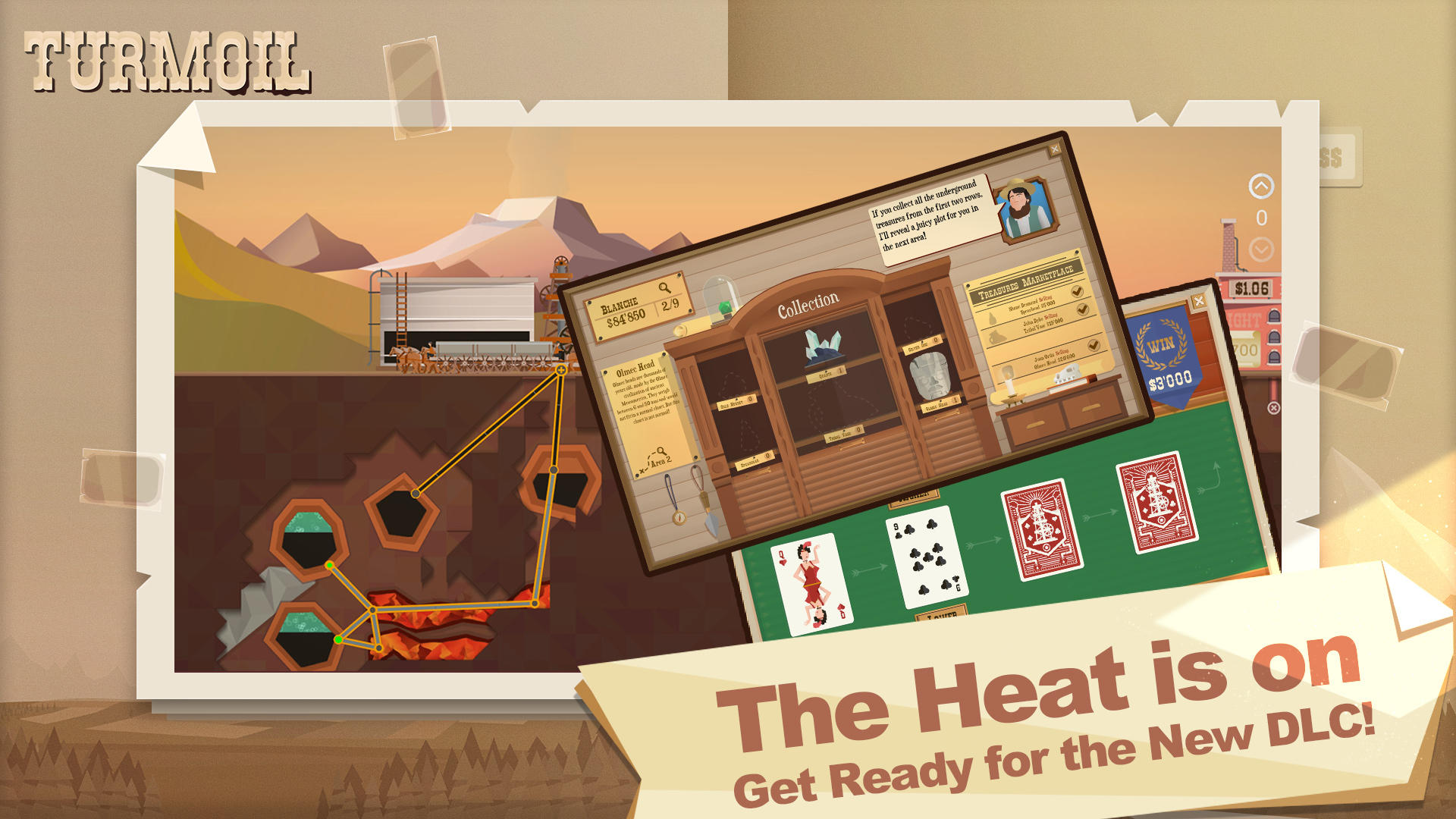This screenshot has height=819, width=1456.
Task: Click Blanche's framed portrait
Action: click(1024, 212)
